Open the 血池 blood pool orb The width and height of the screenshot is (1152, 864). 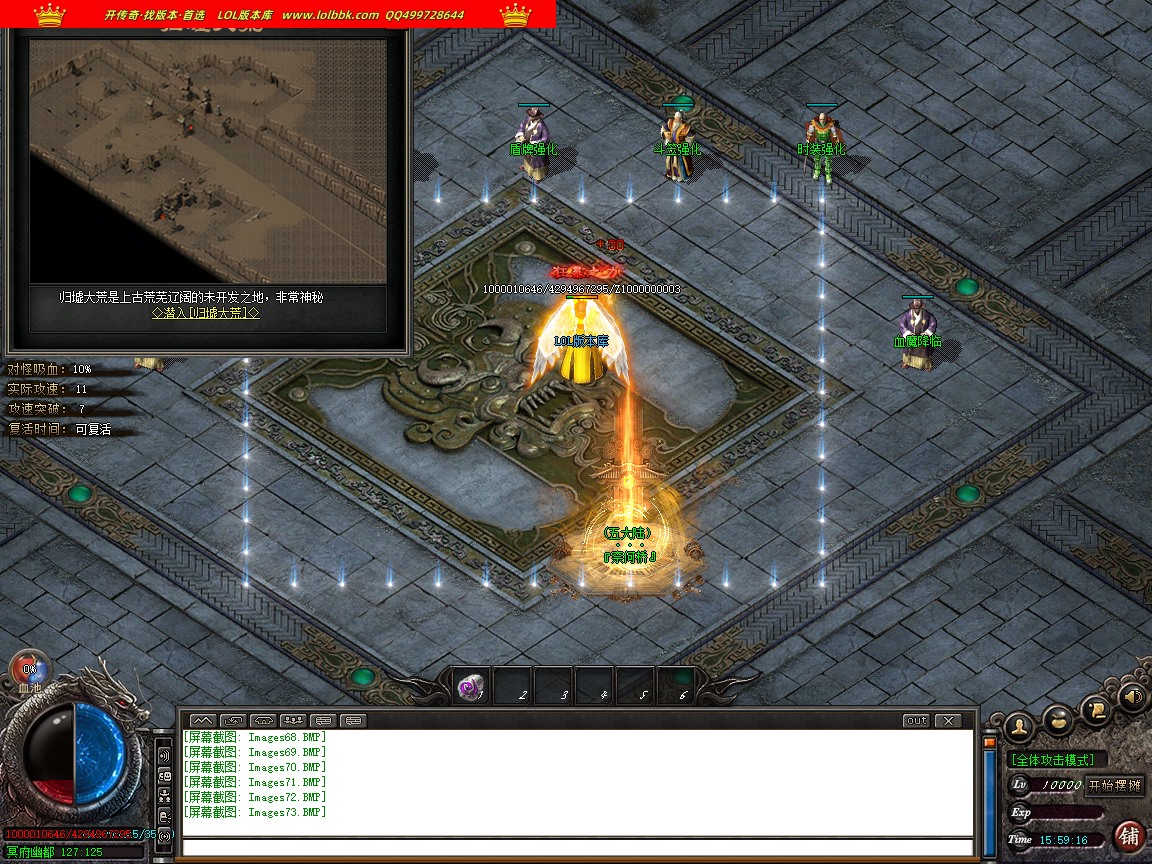coord(30,670)
